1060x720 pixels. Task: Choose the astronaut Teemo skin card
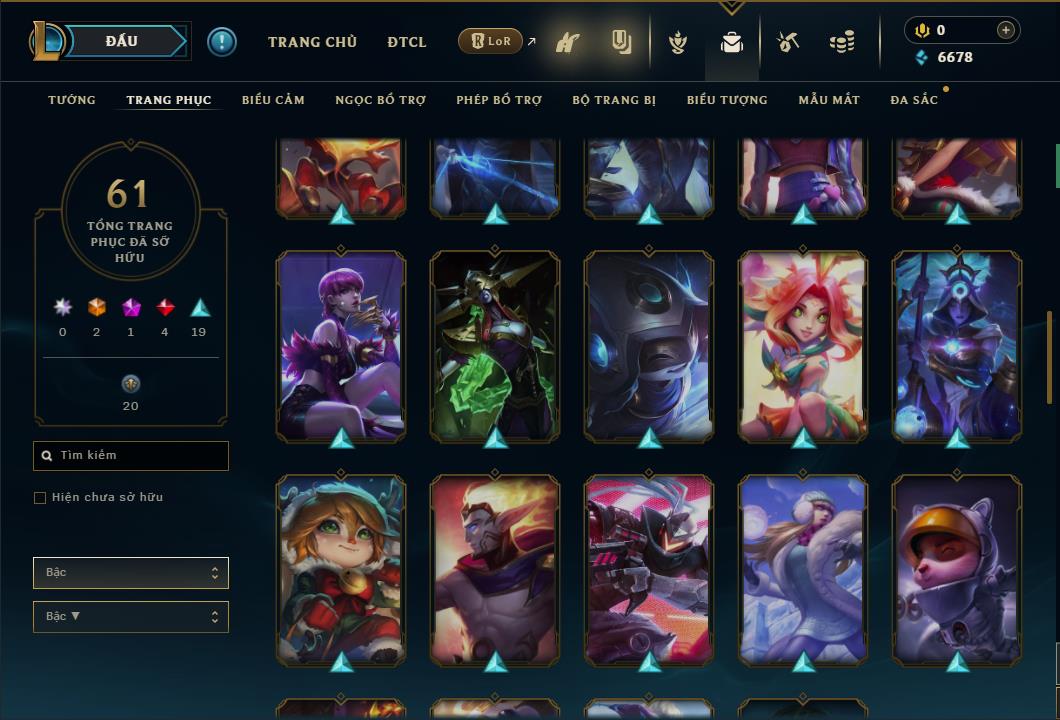[957, 569]
